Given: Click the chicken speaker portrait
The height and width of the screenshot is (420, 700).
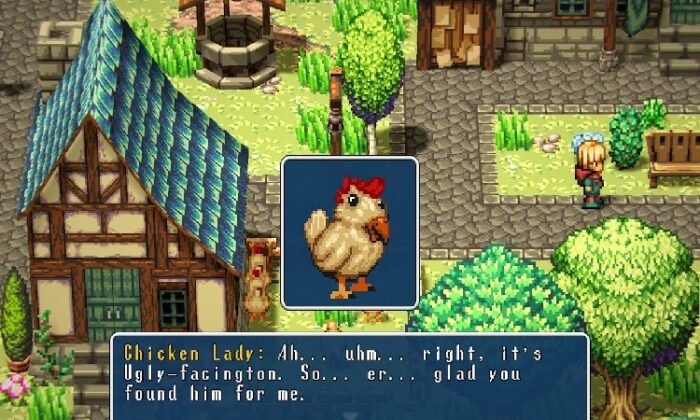Looking at the screenshot, I should pyautogui.click(x=349, y=233).
